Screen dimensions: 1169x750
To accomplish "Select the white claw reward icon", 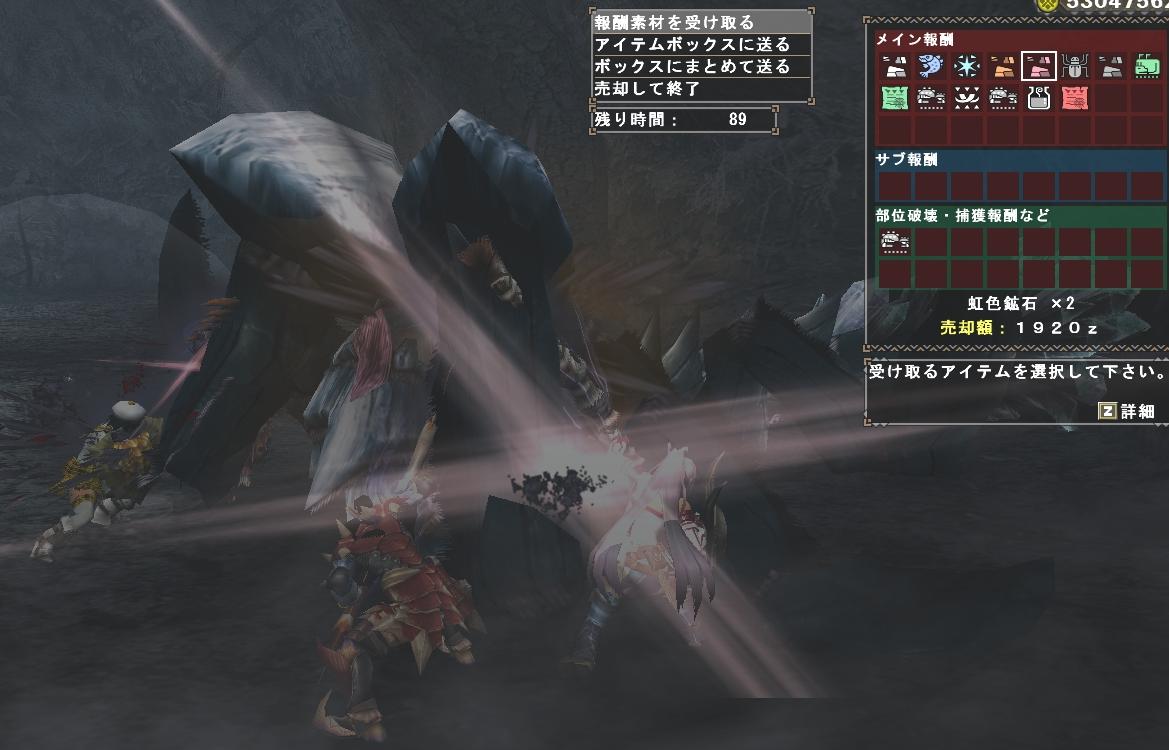I will pyautogui.click(x=966, y=98).
